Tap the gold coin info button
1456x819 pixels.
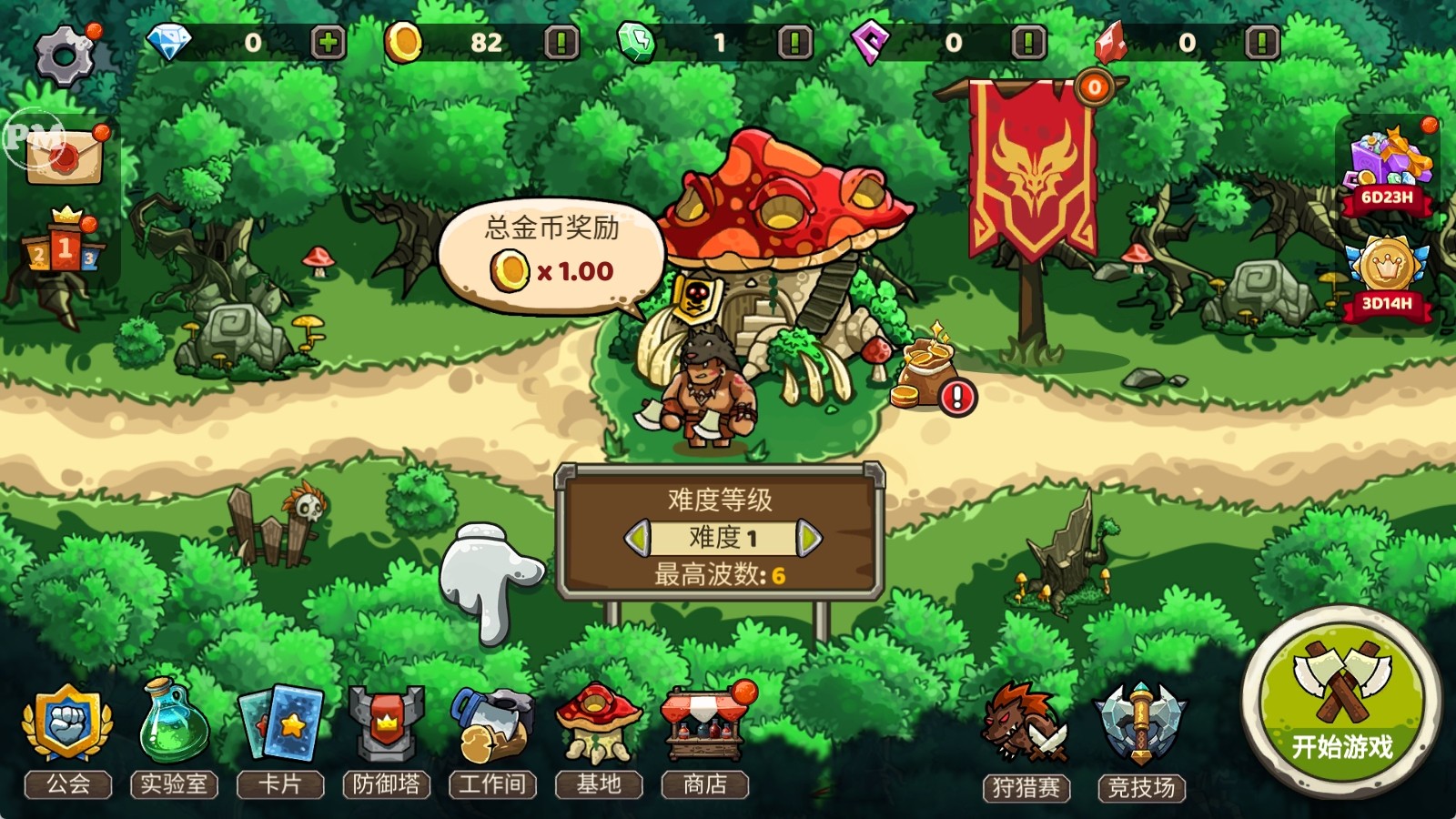(x=561, y=43)
